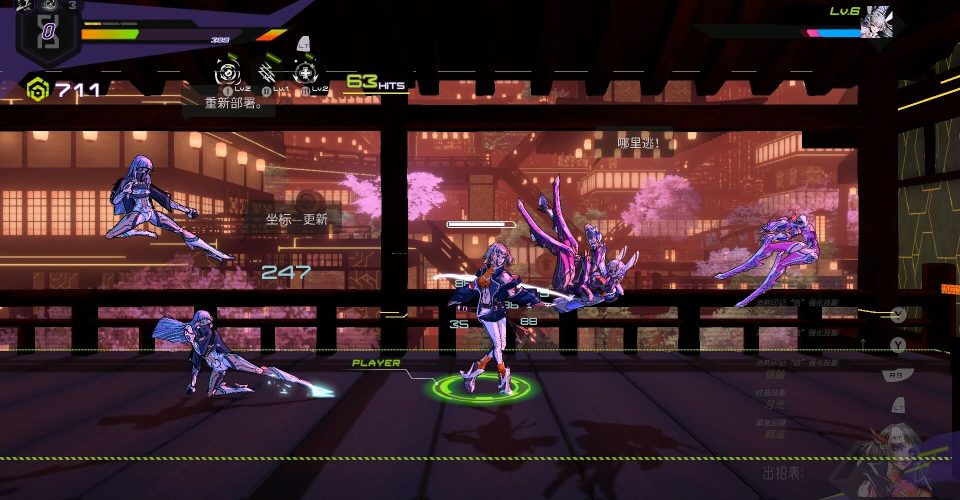Open the 出招表 move list

coord(781,472)
